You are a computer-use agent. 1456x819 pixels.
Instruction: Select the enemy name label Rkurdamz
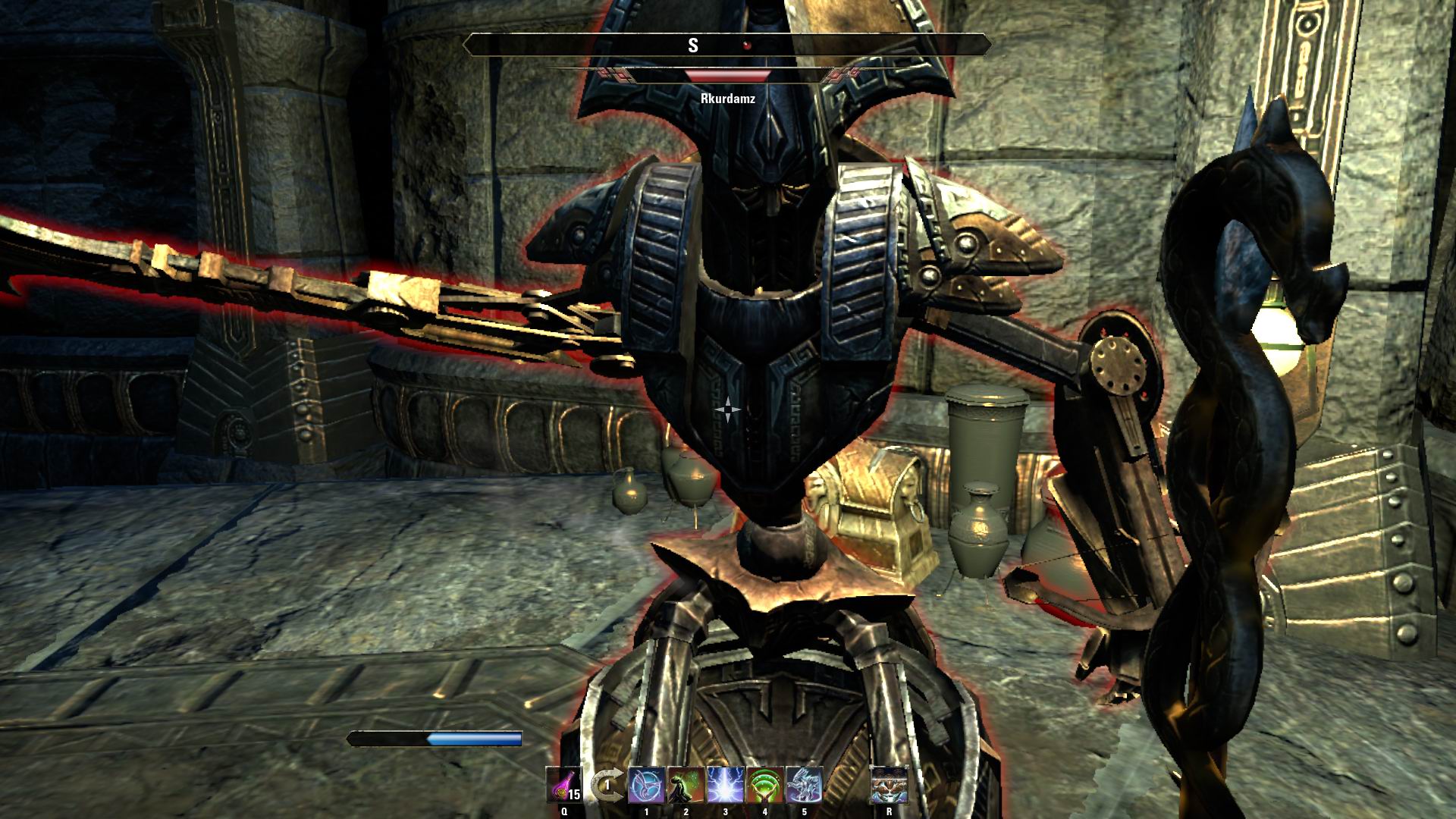pyautogui.click(x=729, y=99)
